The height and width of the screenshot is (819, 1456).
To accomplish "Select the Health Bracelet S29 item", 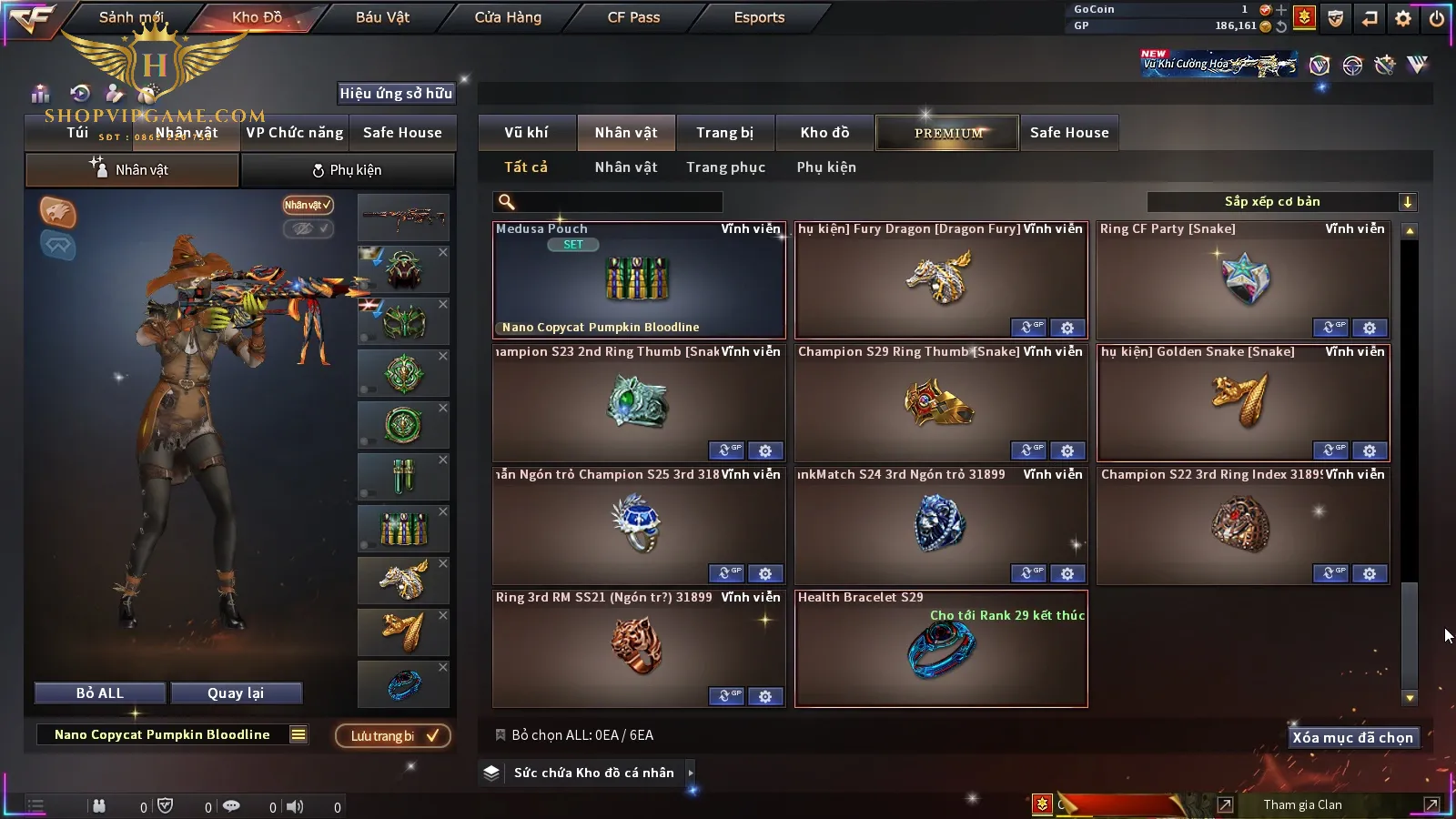I will point(940,650).
